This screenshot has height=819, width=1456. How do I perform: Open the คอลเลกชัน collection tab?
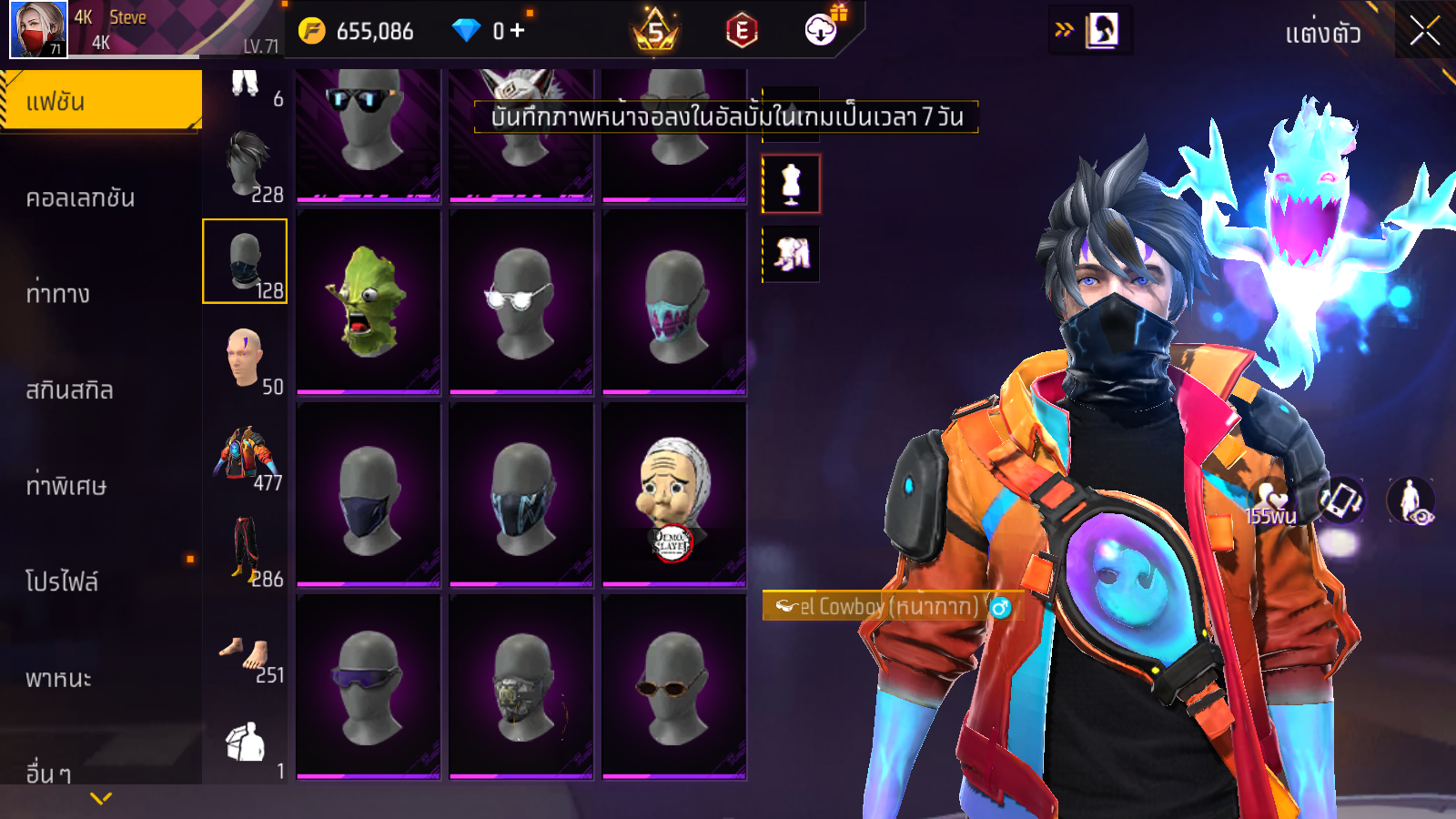point(80,197)
